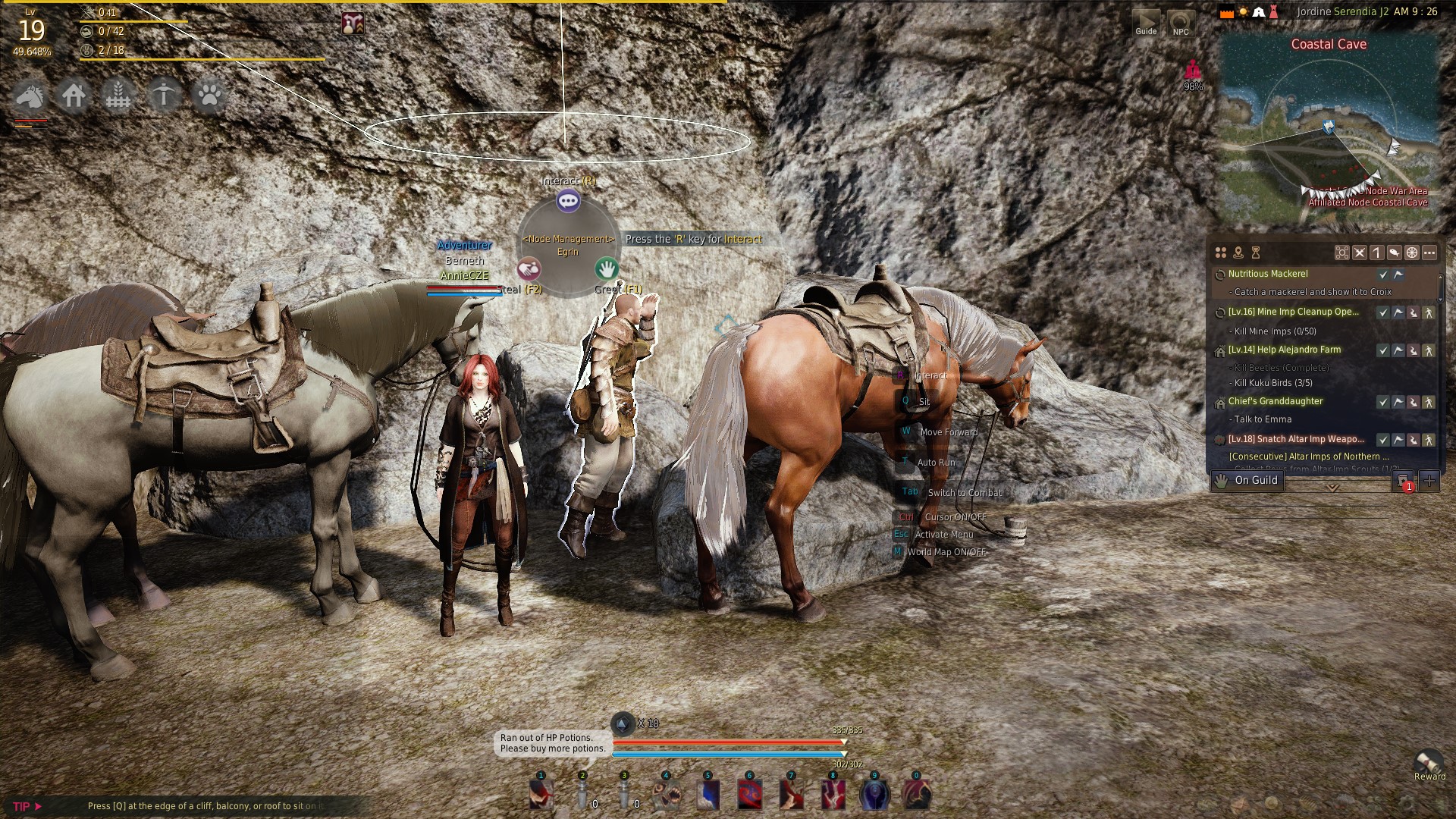The height and width of the screenshot is (819, 1456).
Task: Select the Chief's Granddaughter quest
Action: point(1275,401)
